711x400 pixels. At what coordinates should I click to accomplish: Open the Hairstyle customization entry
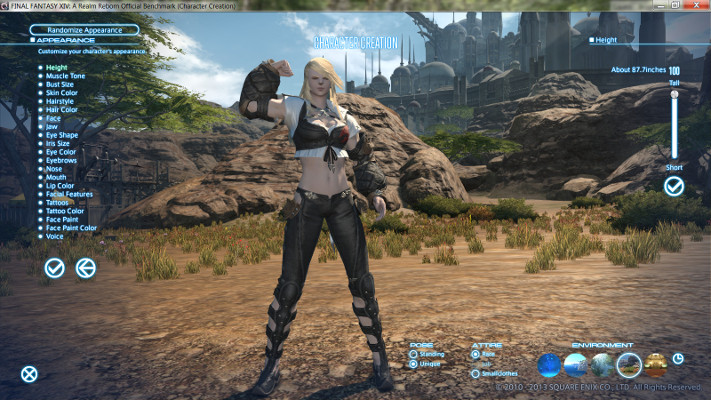59,104
